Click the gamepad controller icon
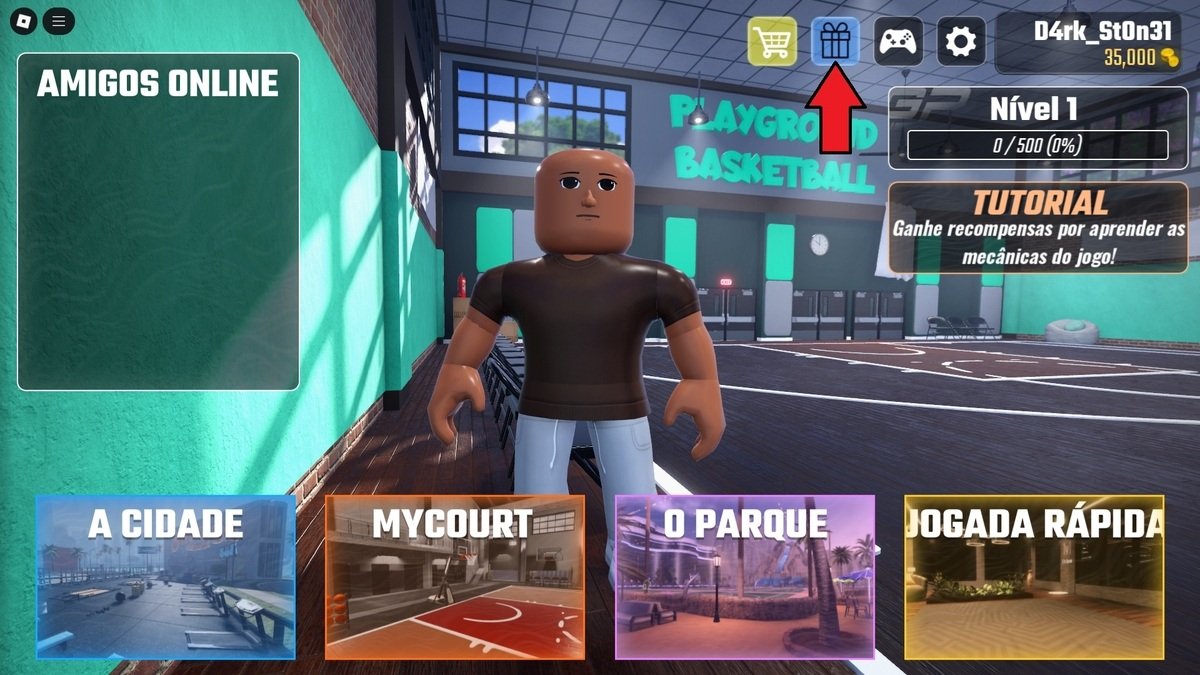1200x675 pixels. [x=898, y=42]
